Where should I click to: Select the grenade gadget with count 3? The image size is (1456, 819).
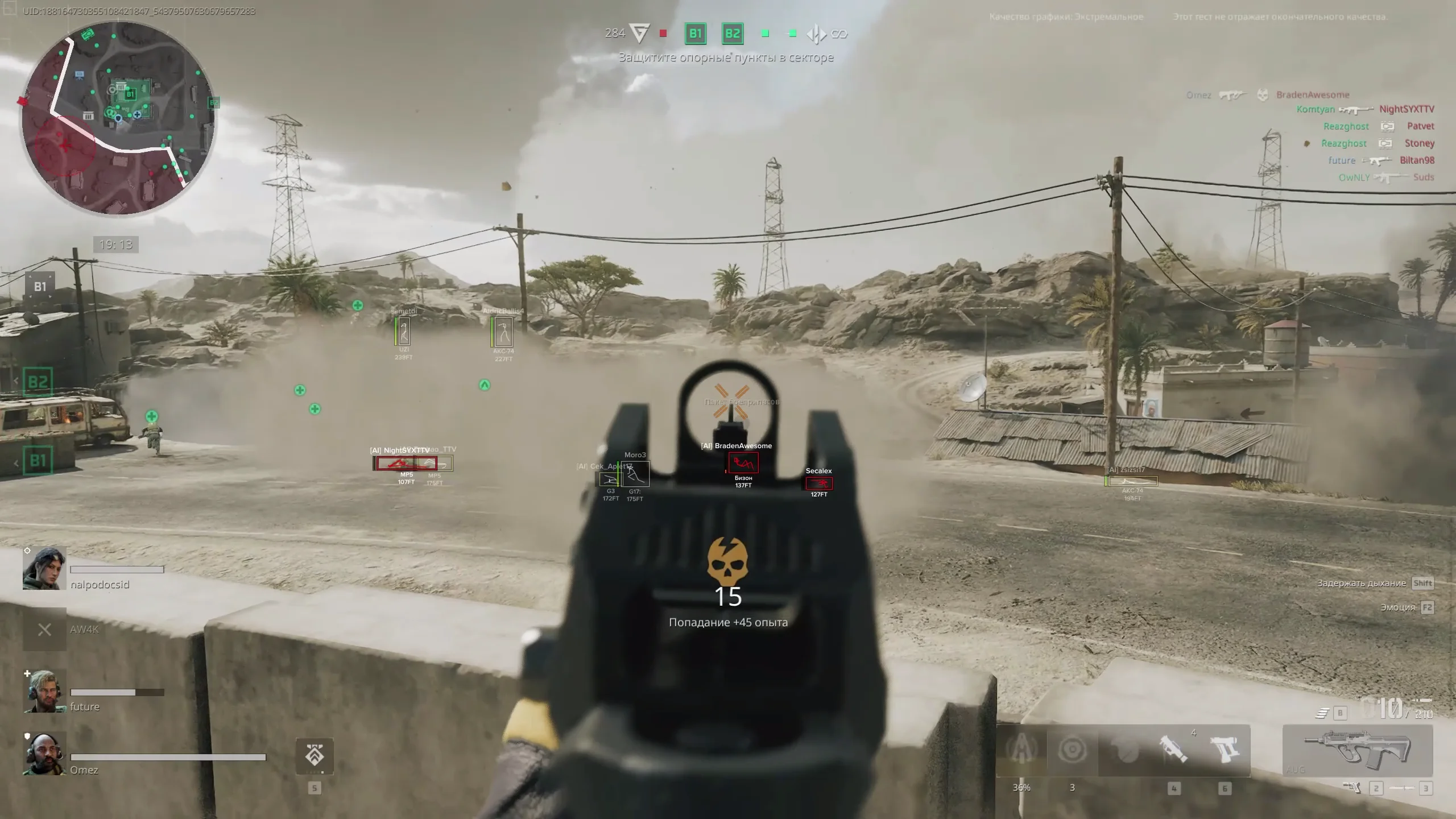point(1073,748)
